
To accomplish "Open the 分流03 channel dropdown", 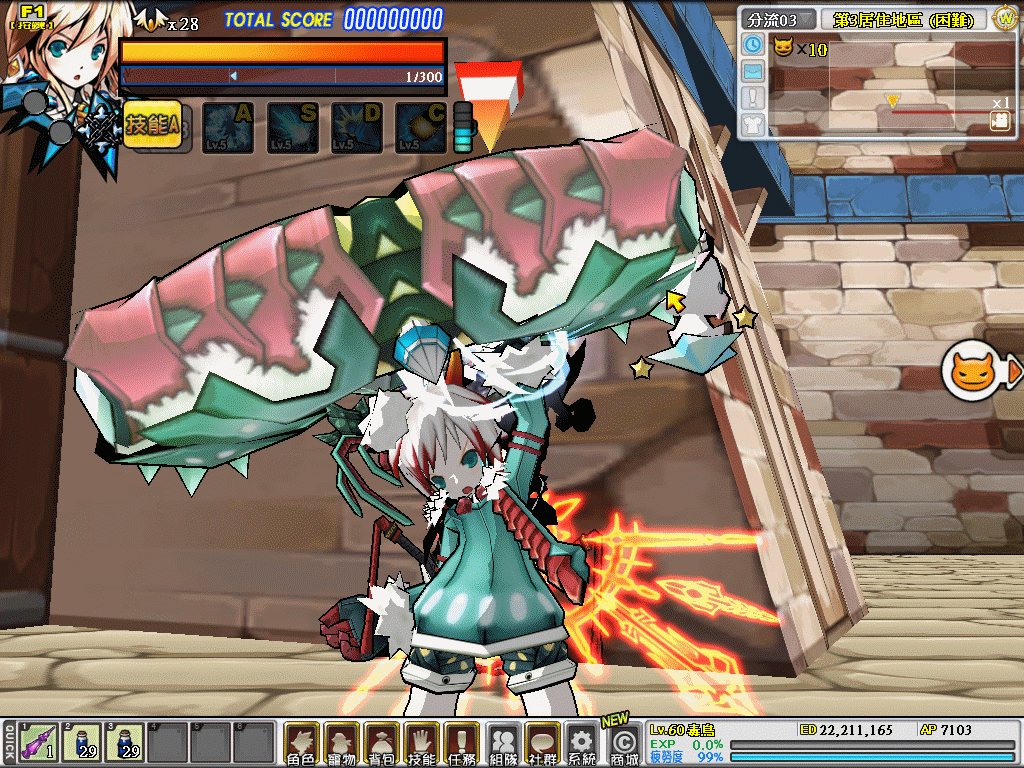I will 778,19.
